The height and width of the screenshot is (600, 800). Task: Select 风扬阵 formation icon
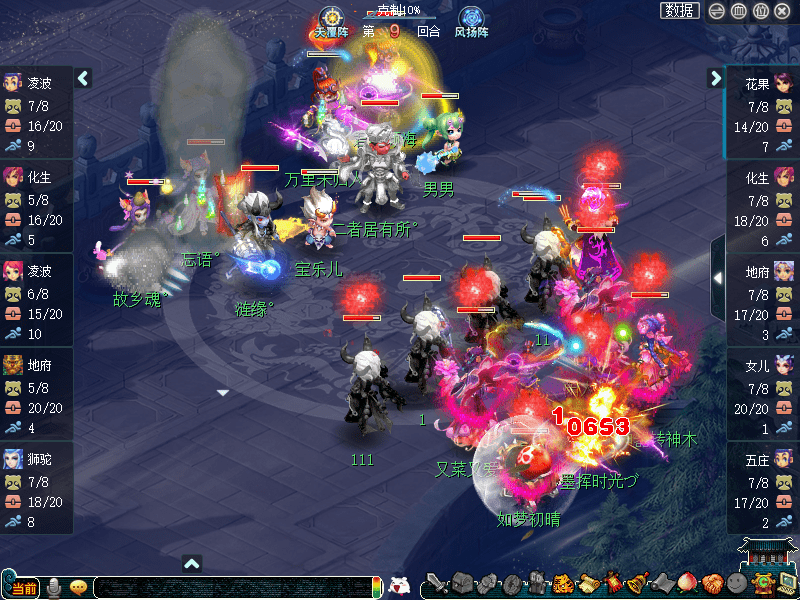click(471, 20)
